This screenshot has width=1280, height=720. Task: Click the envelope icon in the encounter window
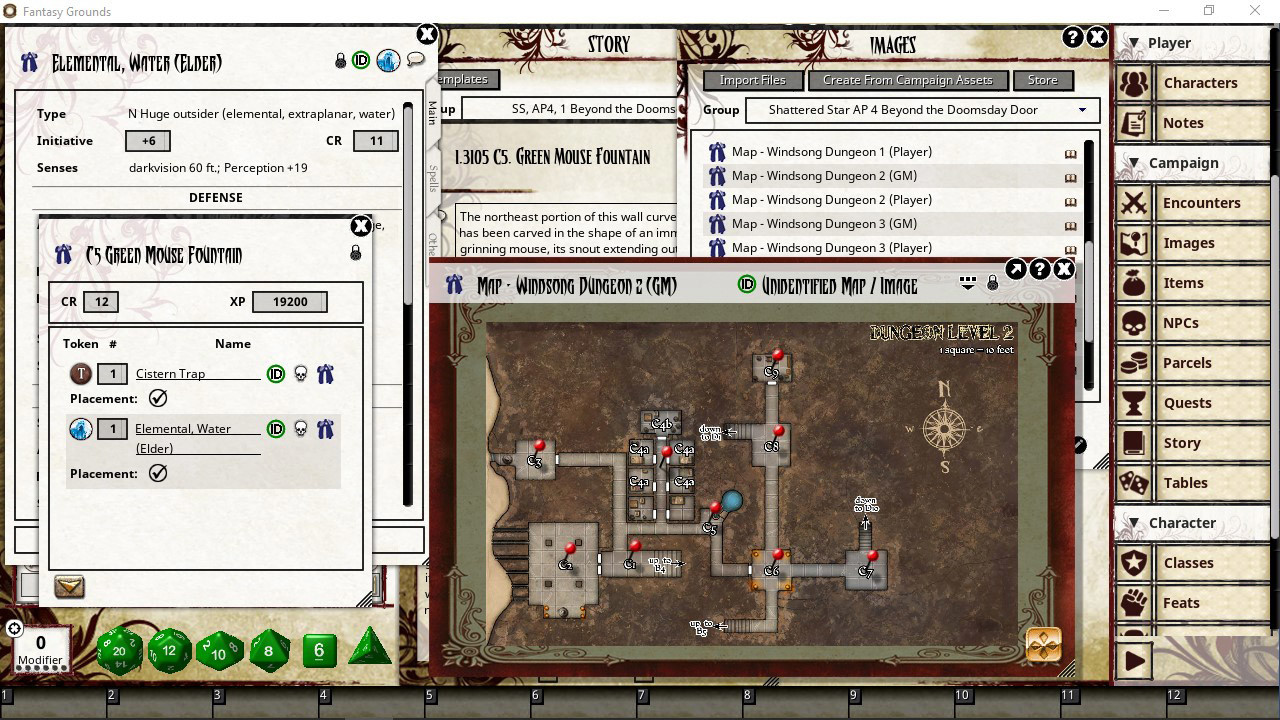[x=69, y=587]
